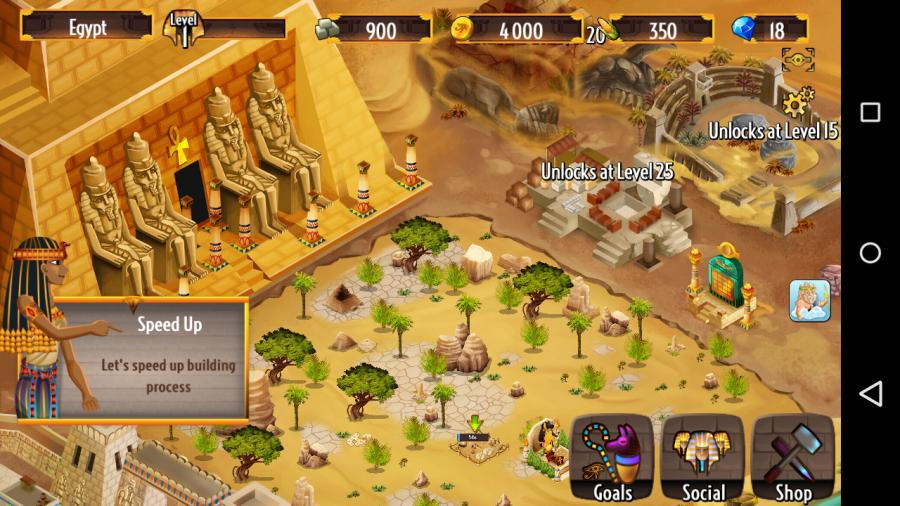
Task: Tap the gold coins counter
Action: pos(516,30)
